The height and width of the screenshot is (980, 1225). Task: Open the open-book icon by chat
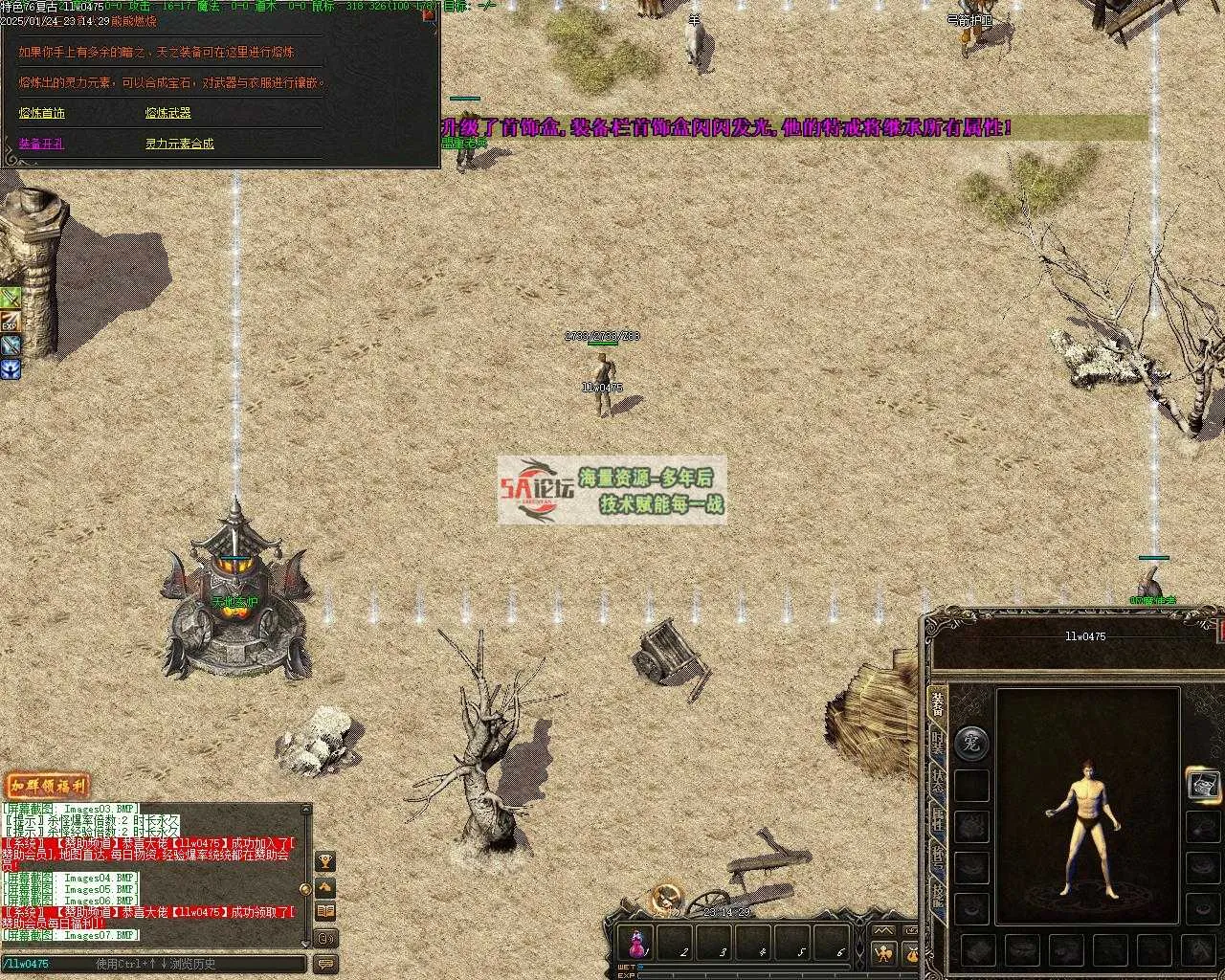(325, 912)
